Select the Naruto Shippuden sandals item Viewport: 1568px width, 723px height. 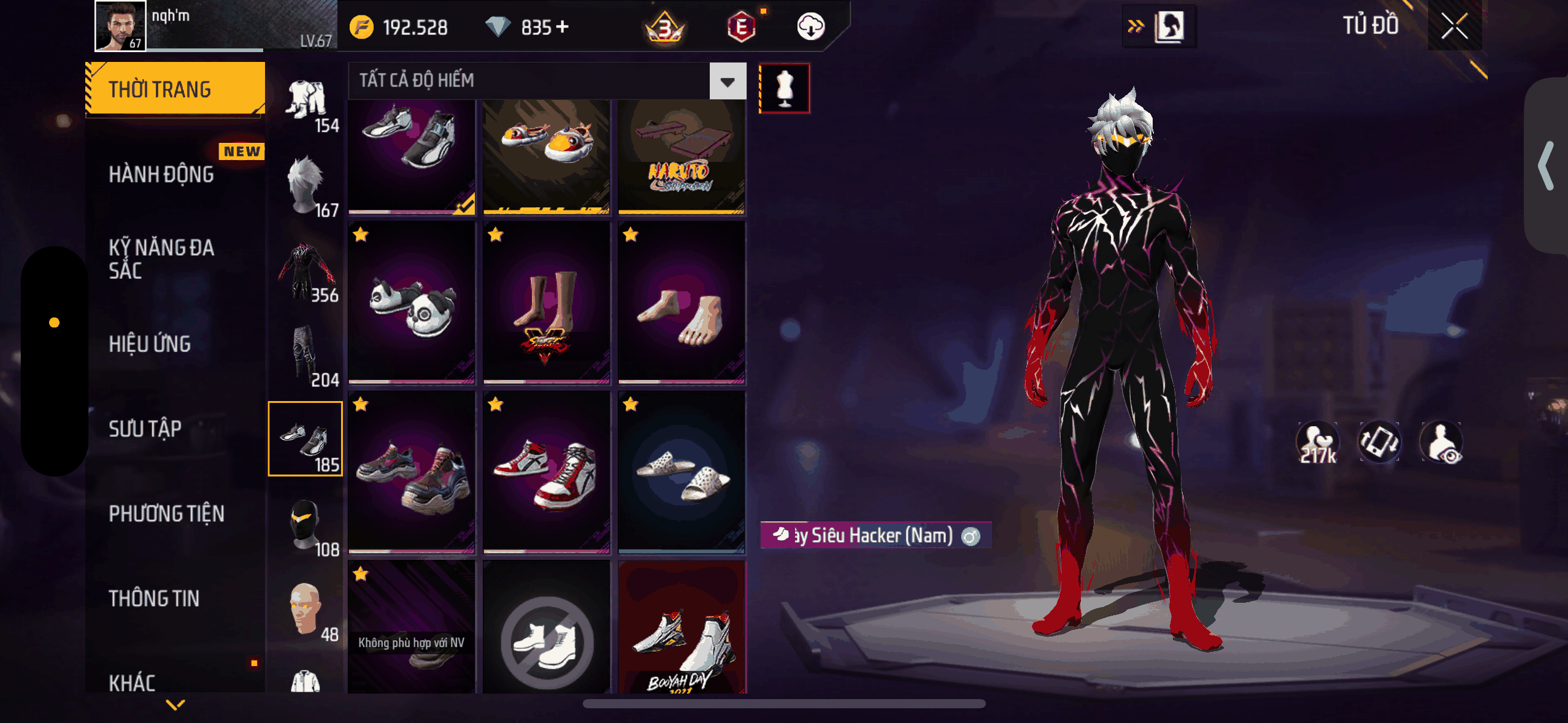[682, 156]
